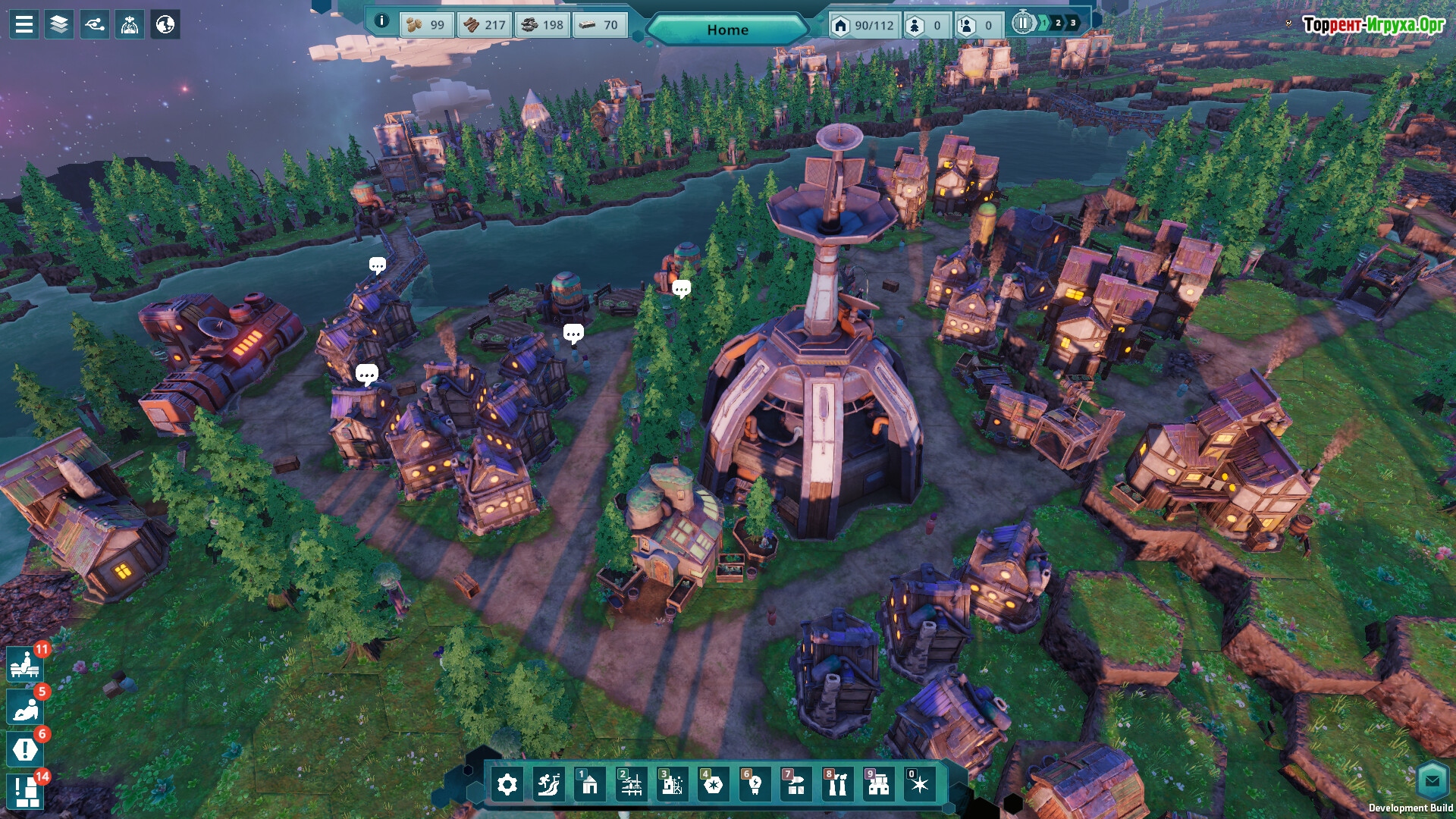Open the gear settings tool in build bar
The width and height of the screenshot is (1456, 819).
click(507, 785)
